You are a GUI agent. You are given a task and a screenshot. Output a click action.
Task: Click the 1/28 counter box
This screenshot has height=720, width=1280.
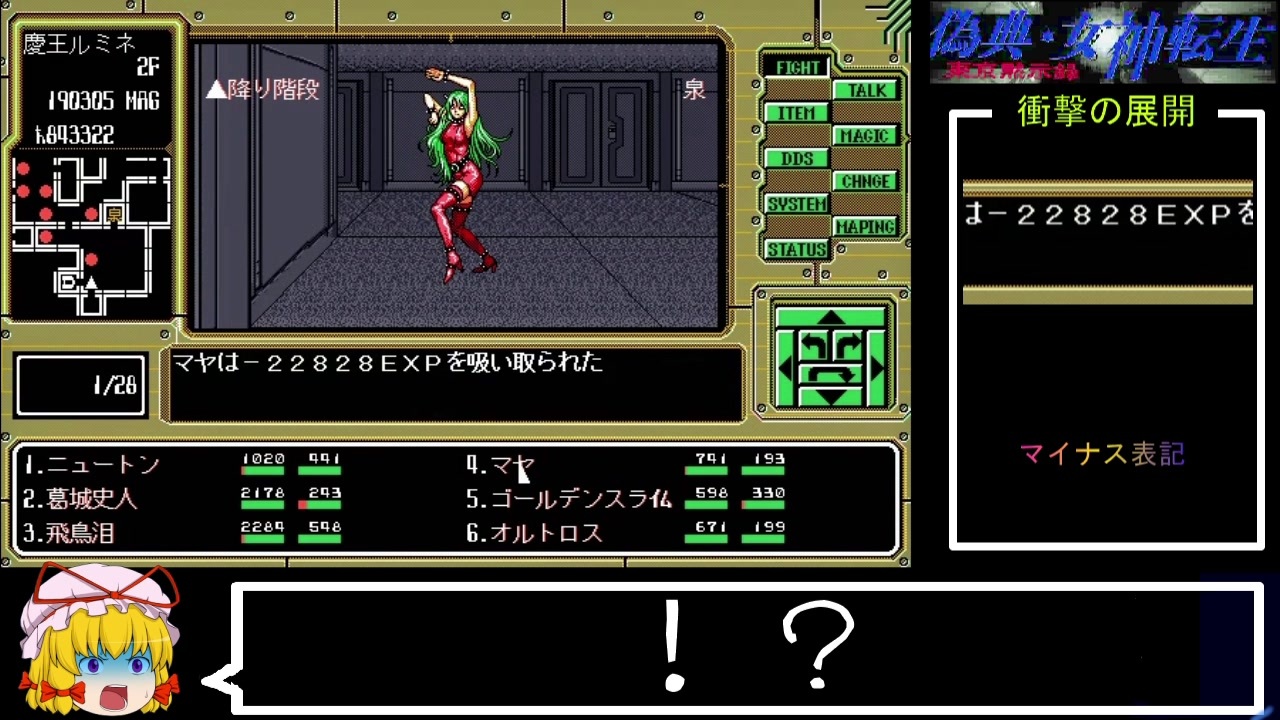(80, 384)
